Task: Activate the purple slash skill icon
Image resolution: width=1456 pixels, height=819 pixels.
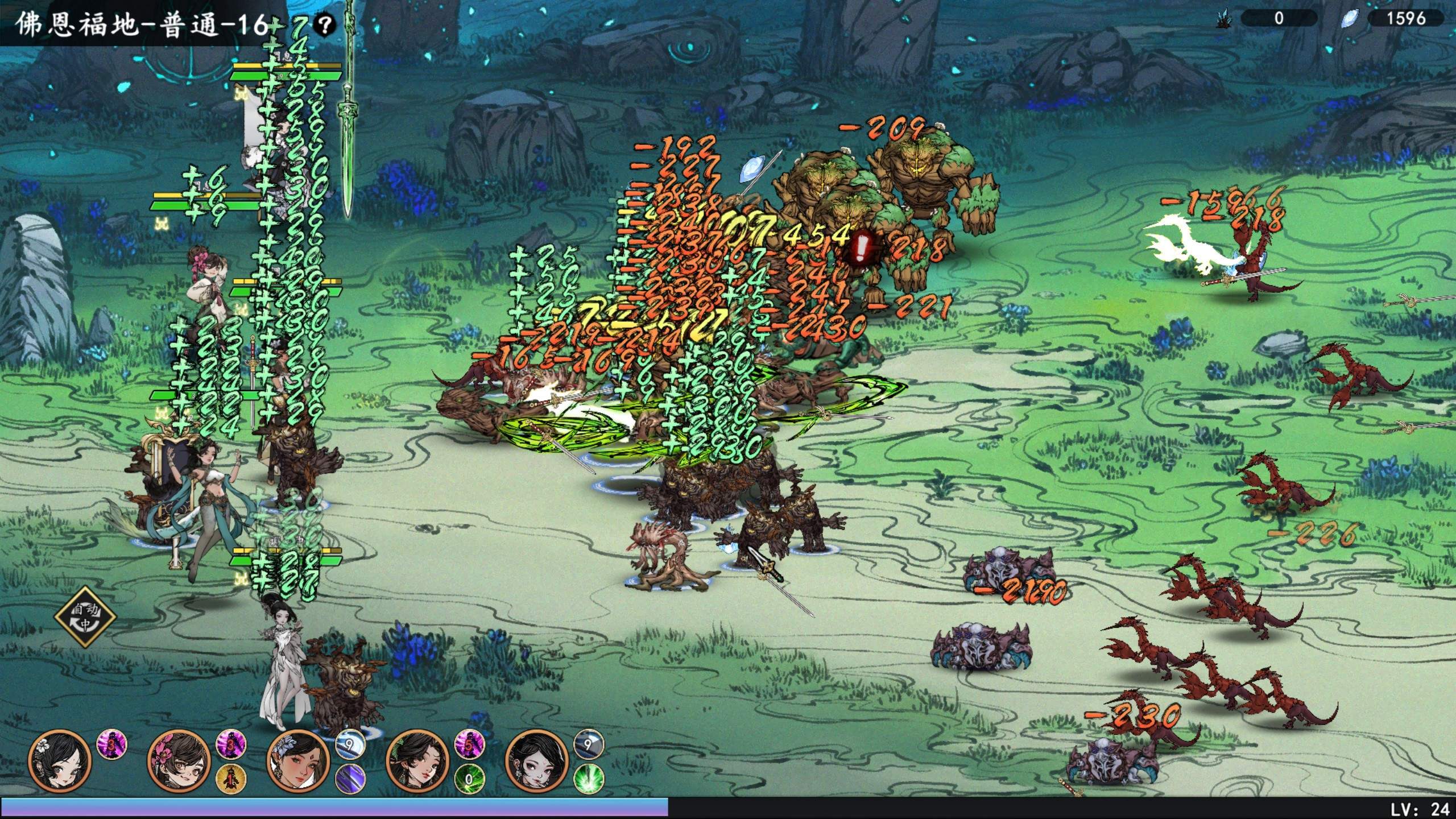Action: click(x=350, y=778)
